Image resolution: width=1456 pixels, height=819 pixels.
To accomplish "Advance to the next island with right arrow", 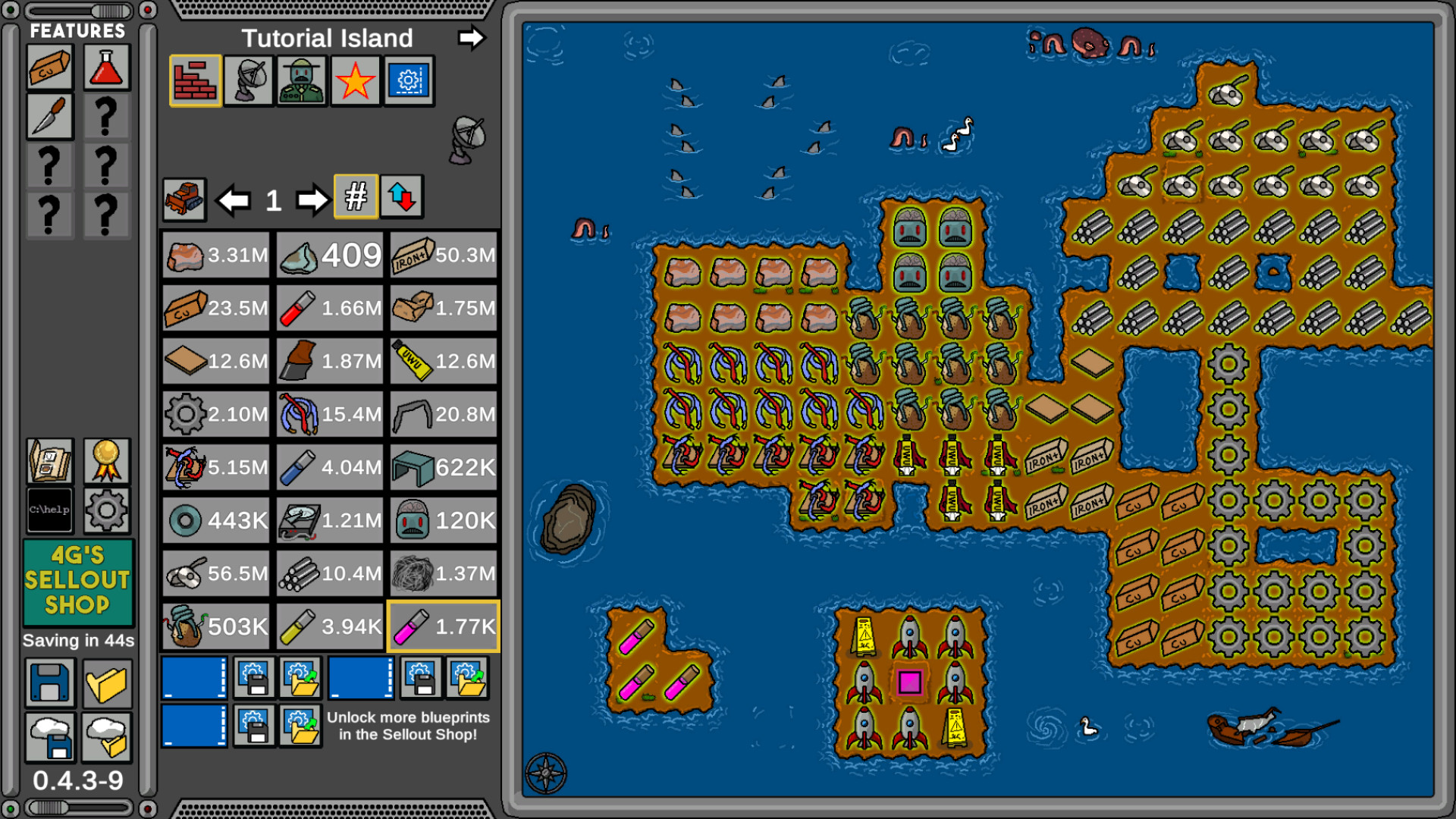I will pyautogui.click(x=472, y=39).
